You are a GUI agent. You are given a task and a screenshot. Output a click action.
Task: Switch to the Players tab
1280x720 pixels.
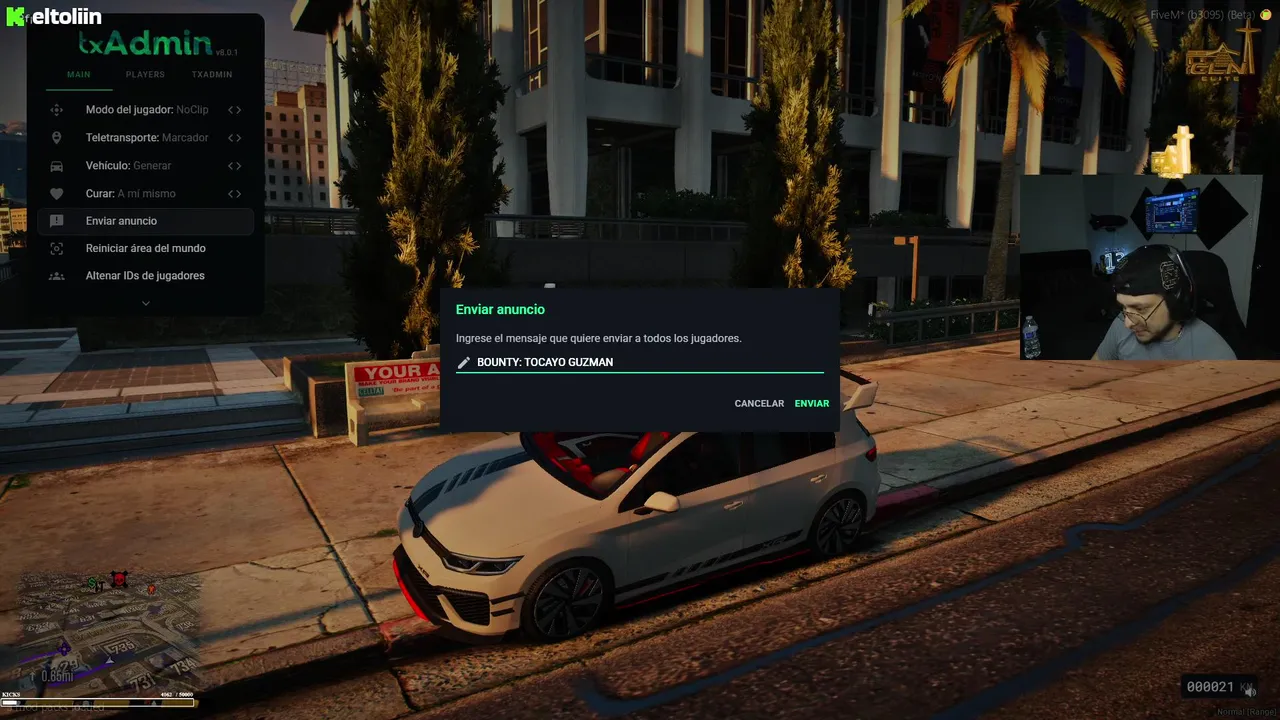pos(145,75)
